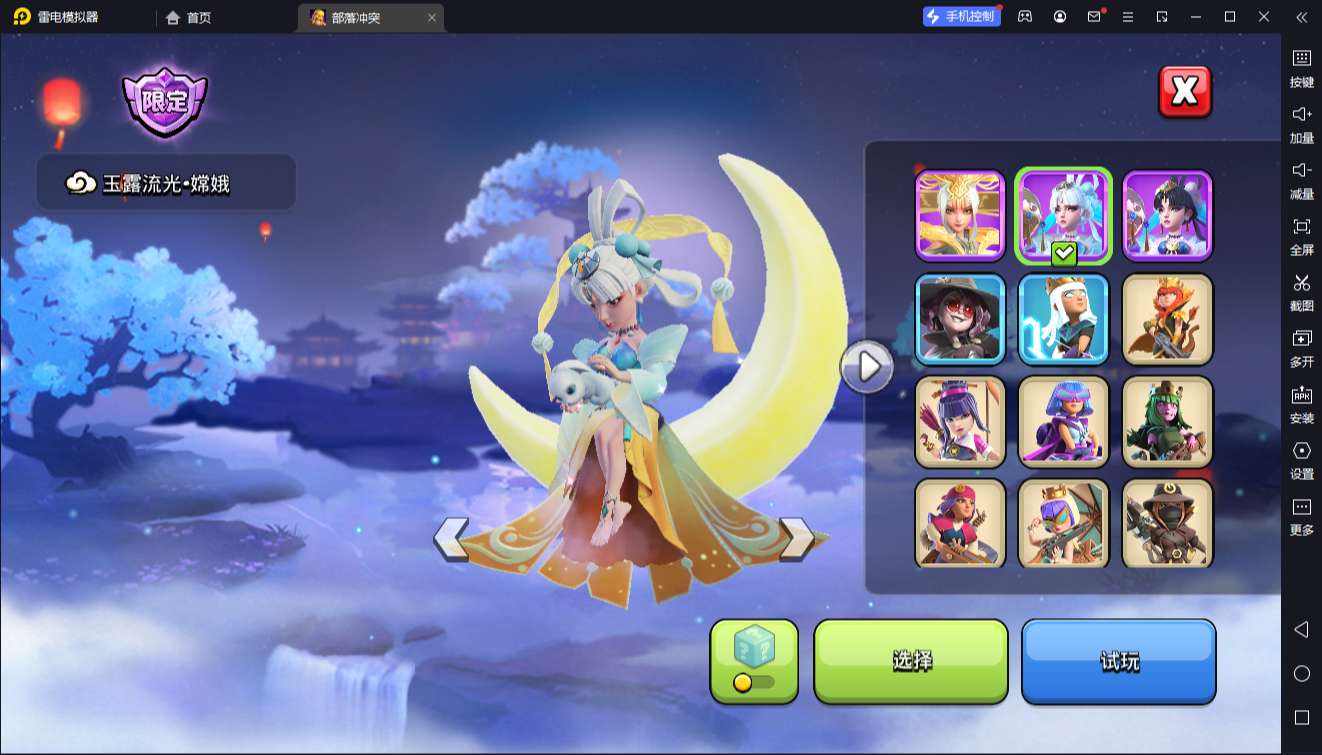Select the golden-haired queen skin thumbnail
1322x755 pixels.
coord(960,216)
